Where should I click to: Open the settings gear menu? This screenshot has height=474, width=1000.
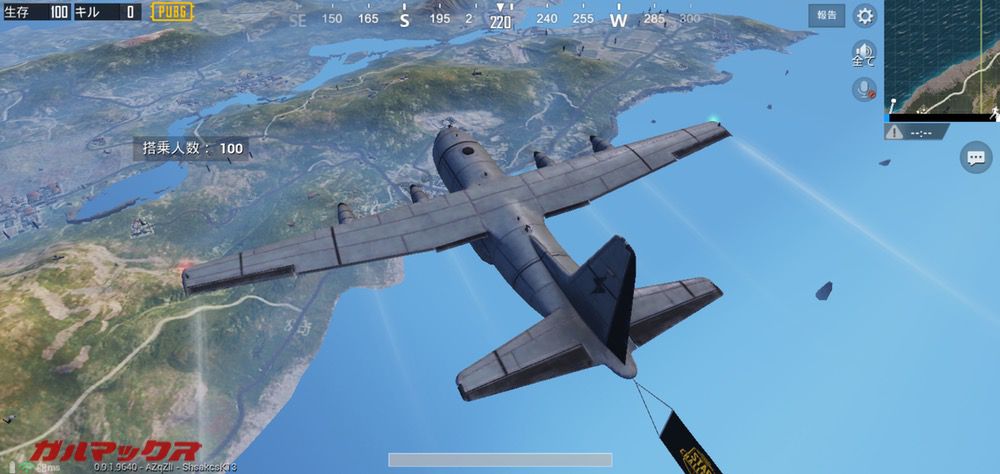click(x=865, y=15)
